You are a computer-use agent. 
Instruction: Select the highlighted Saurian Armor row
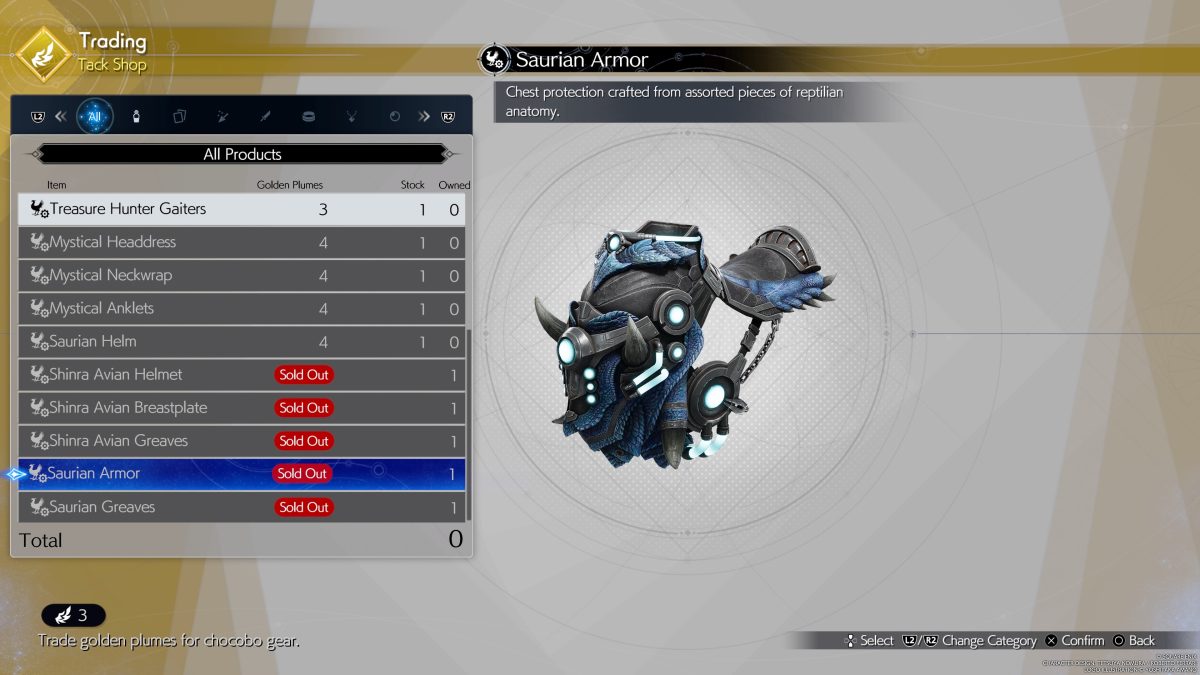coord(241,474)
